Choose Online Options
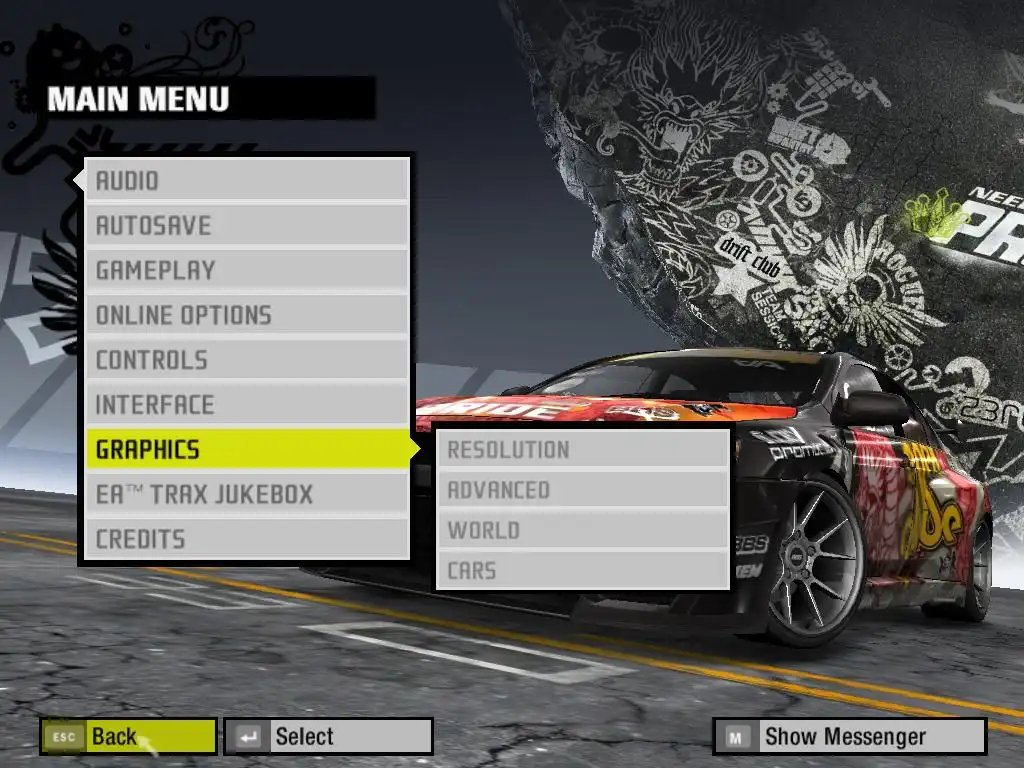The width and height of the screenshot is (1024, 768). pyautogui.click(x=247, y=315)
